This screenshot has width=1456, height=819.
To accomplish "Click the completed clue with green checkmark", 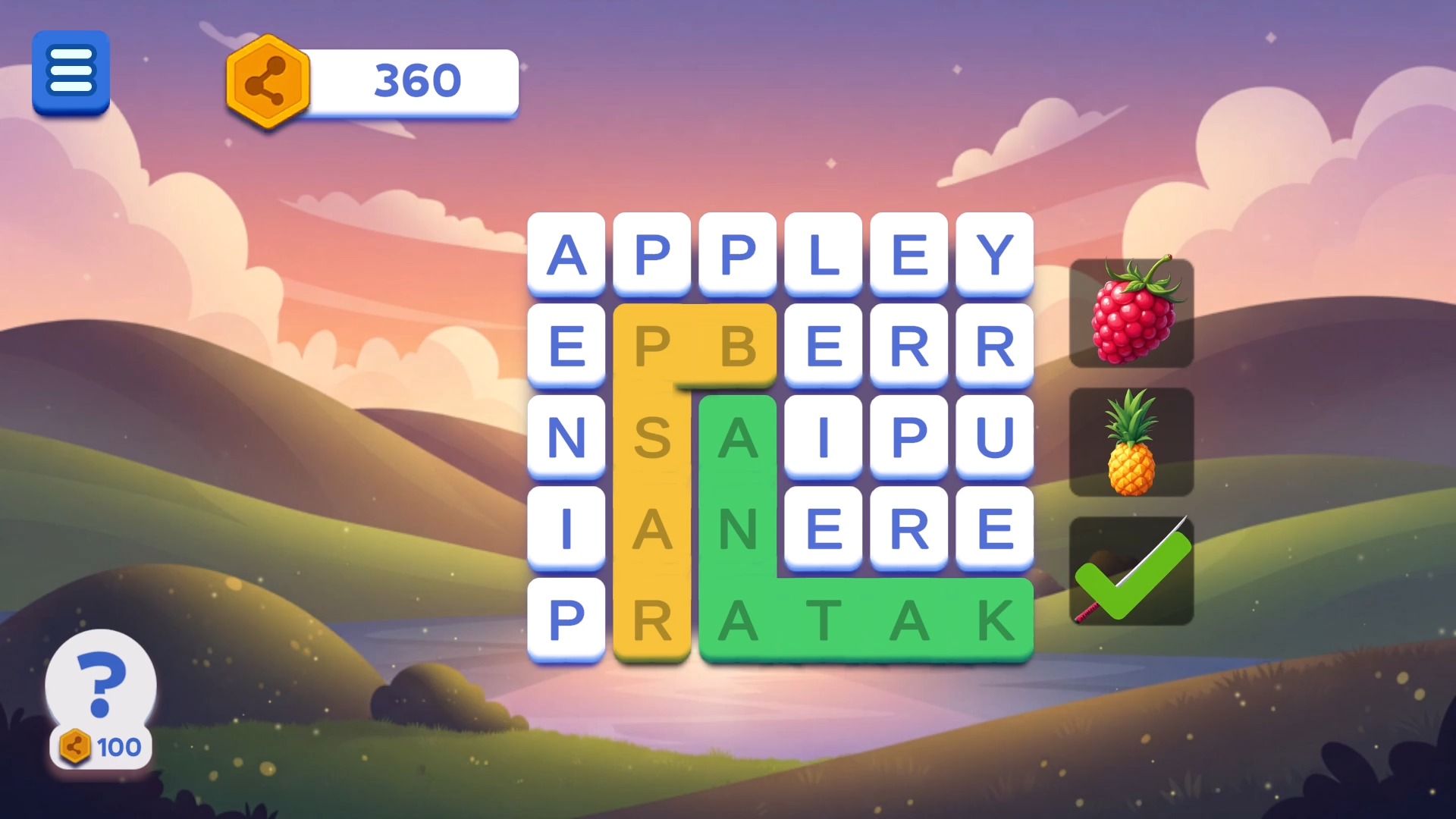I will pyautogui.click(x=1131, y=571).
